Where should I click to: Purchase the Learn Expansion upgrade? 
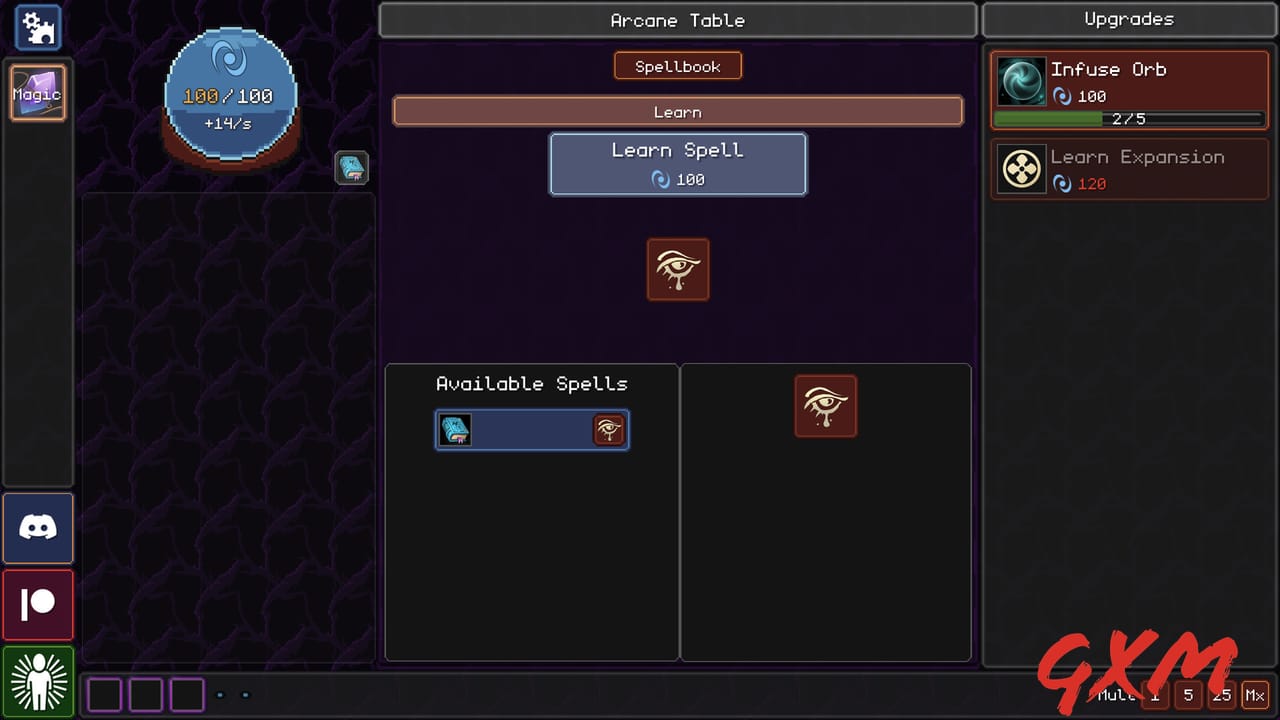pyautogui.click(x=1129, y=169)
